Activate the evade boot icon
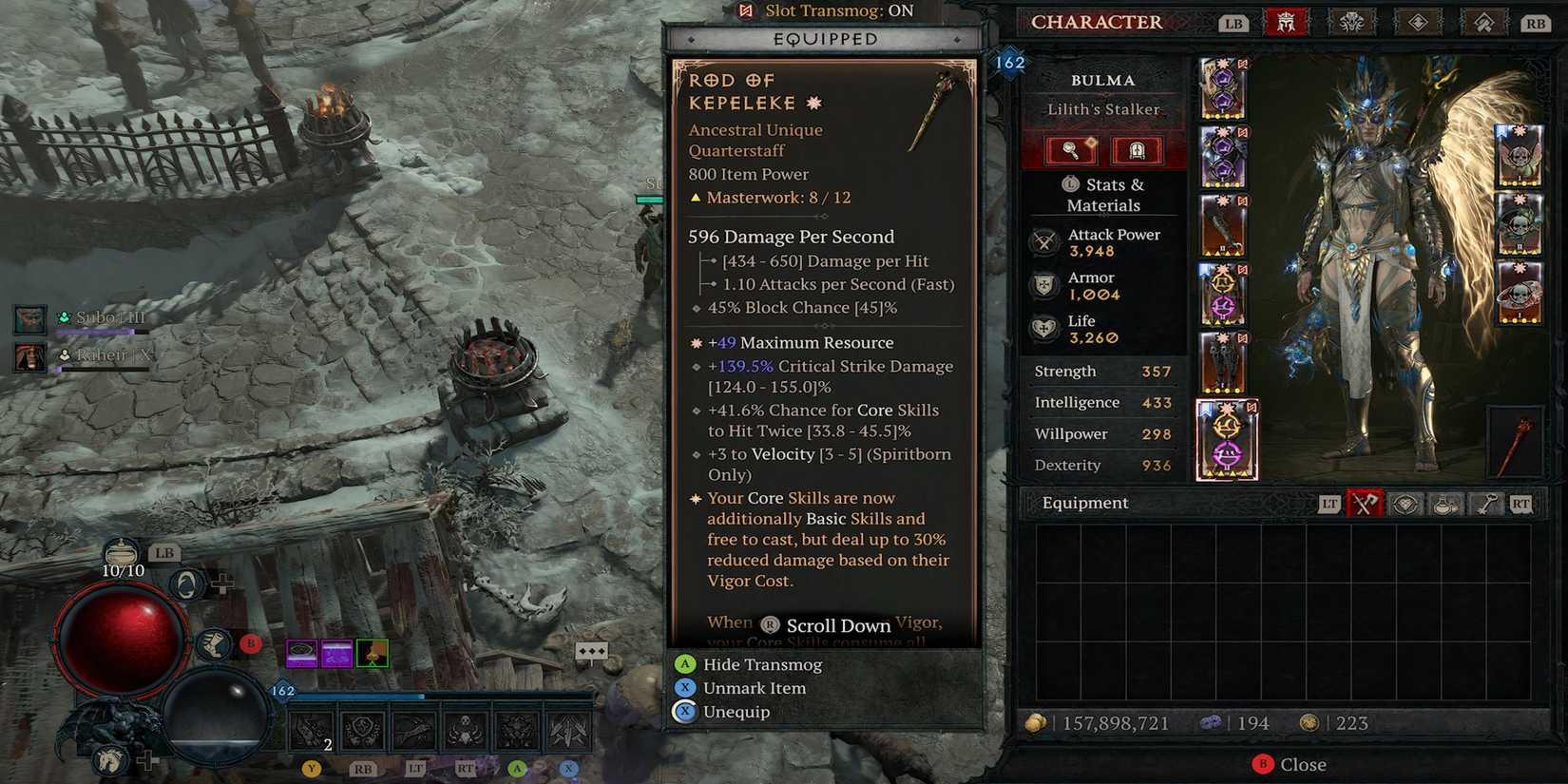 coord(215,645)
